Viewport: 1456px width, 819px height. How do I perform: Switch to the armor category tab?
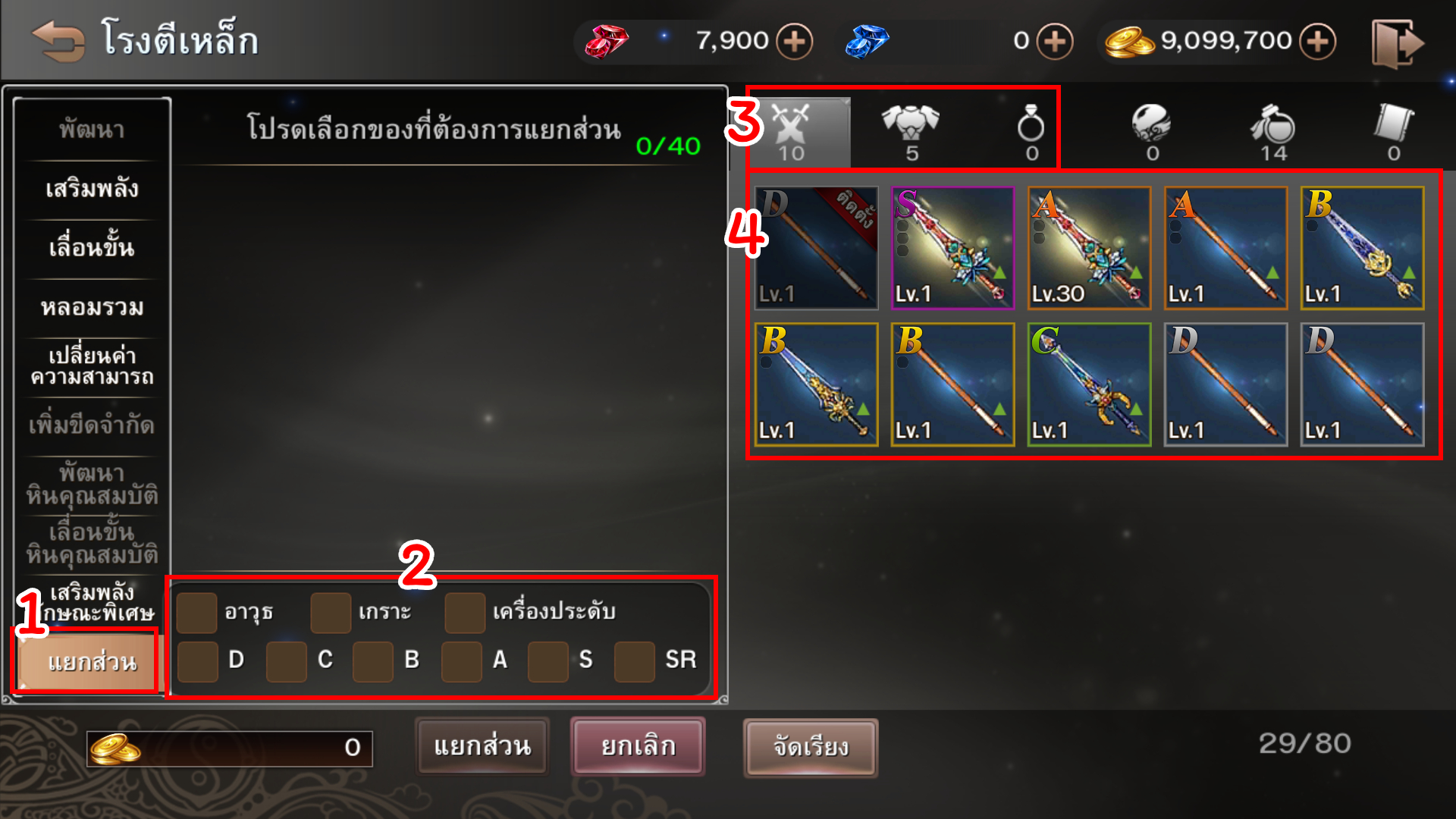tap(911, 130)
